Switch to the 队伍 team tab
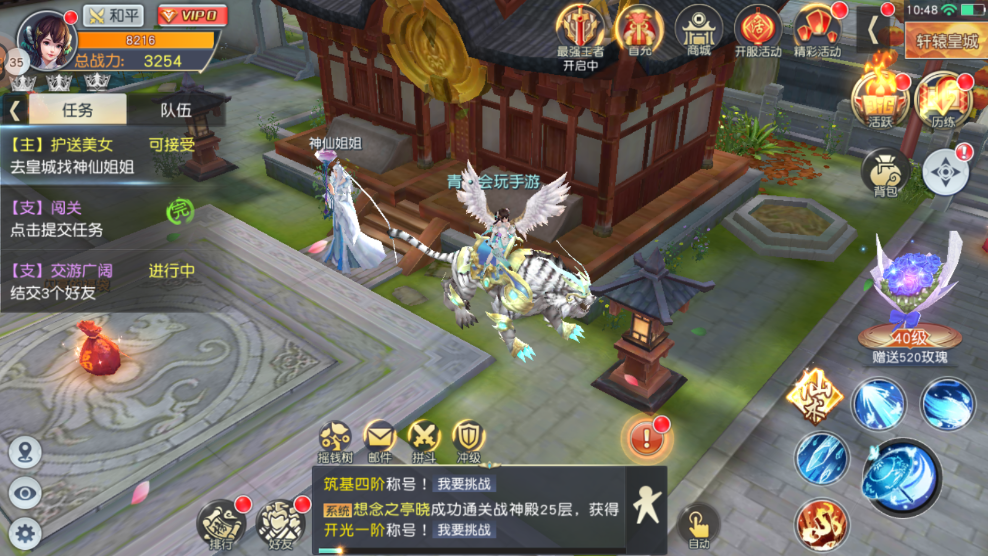Screen dimensions: 988x556 [x=176, y=110]
